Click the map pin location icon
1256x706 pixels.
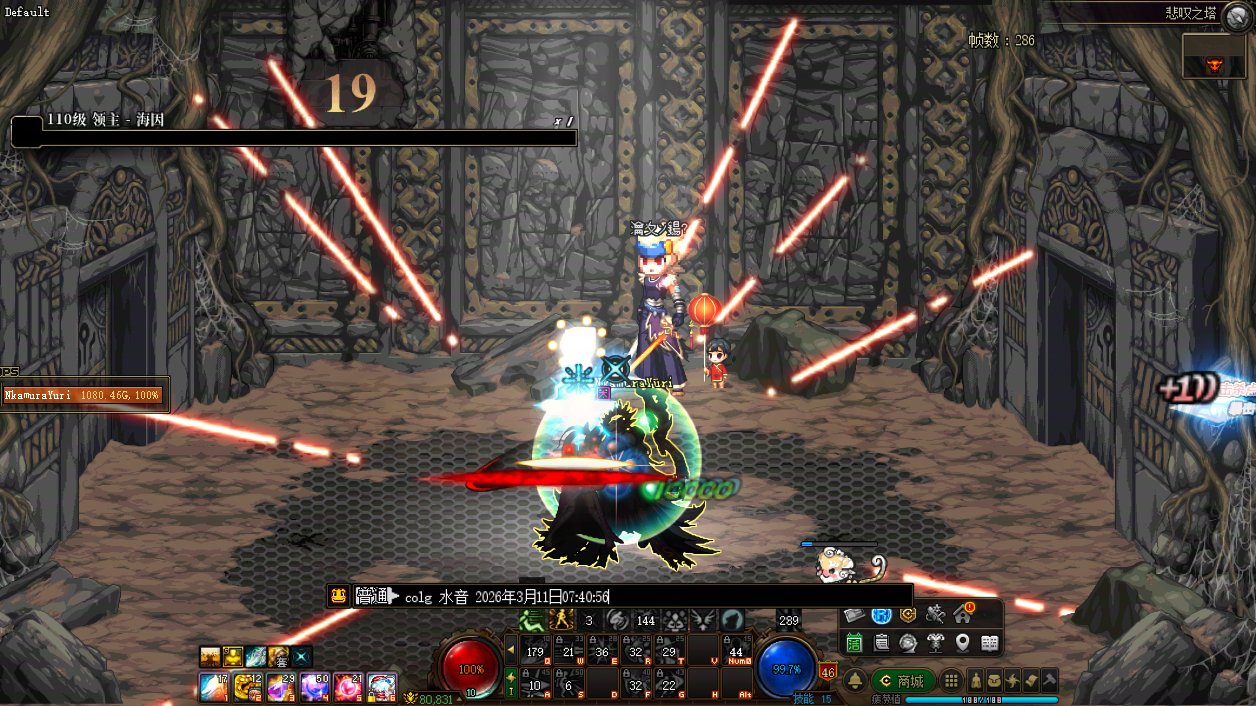pos(963,643)
